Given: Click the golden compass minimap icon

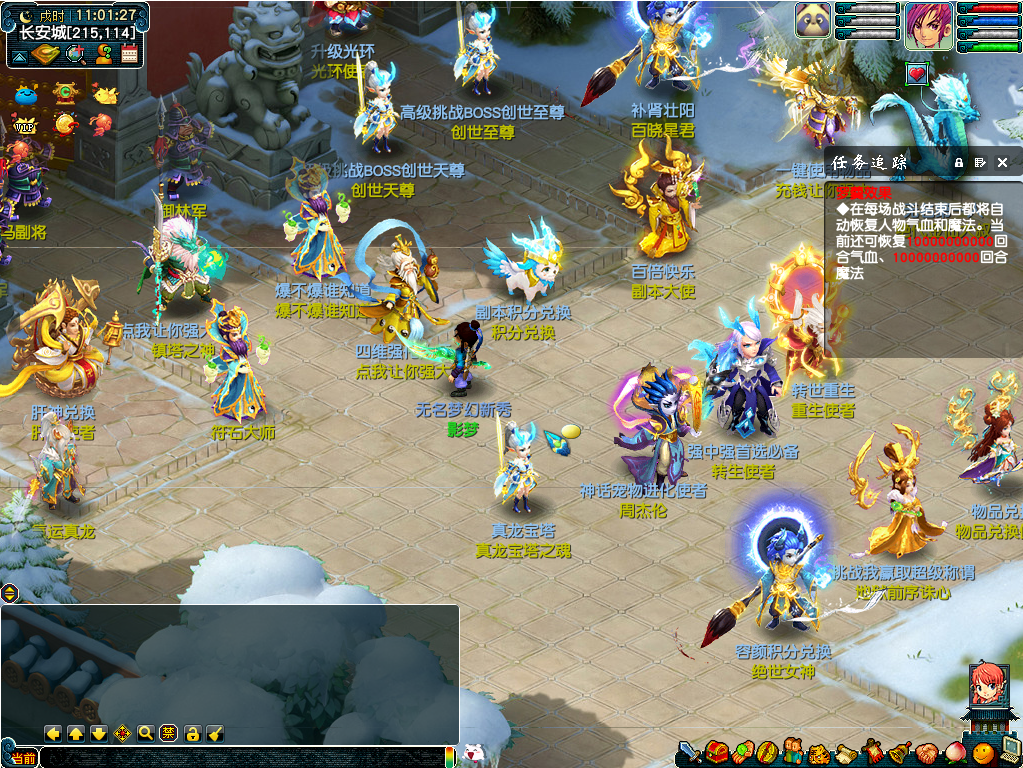Looking at the screenshot, I should (45, 54).
